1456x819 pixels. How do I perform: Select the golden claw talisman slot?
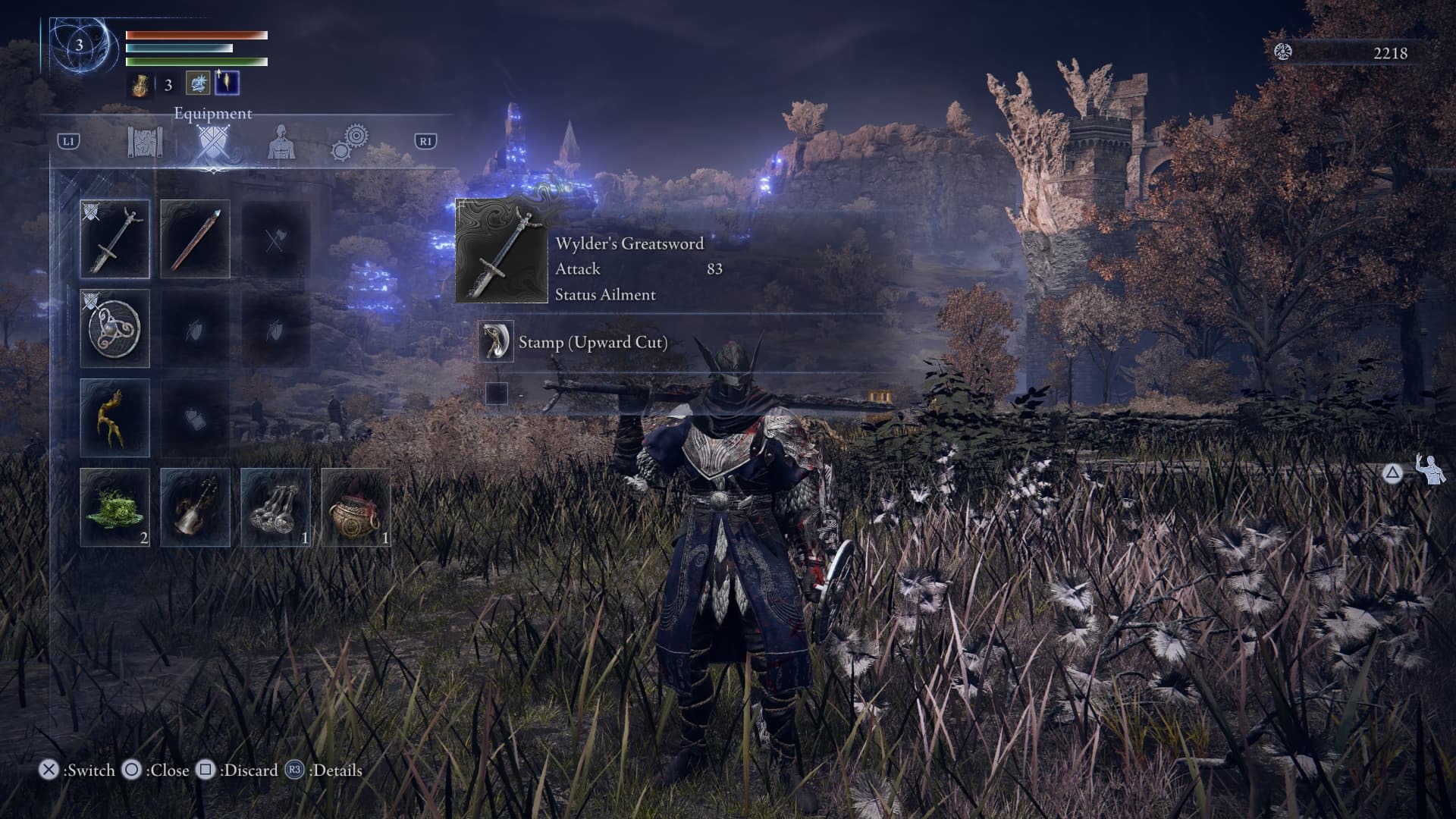[115, 418]
